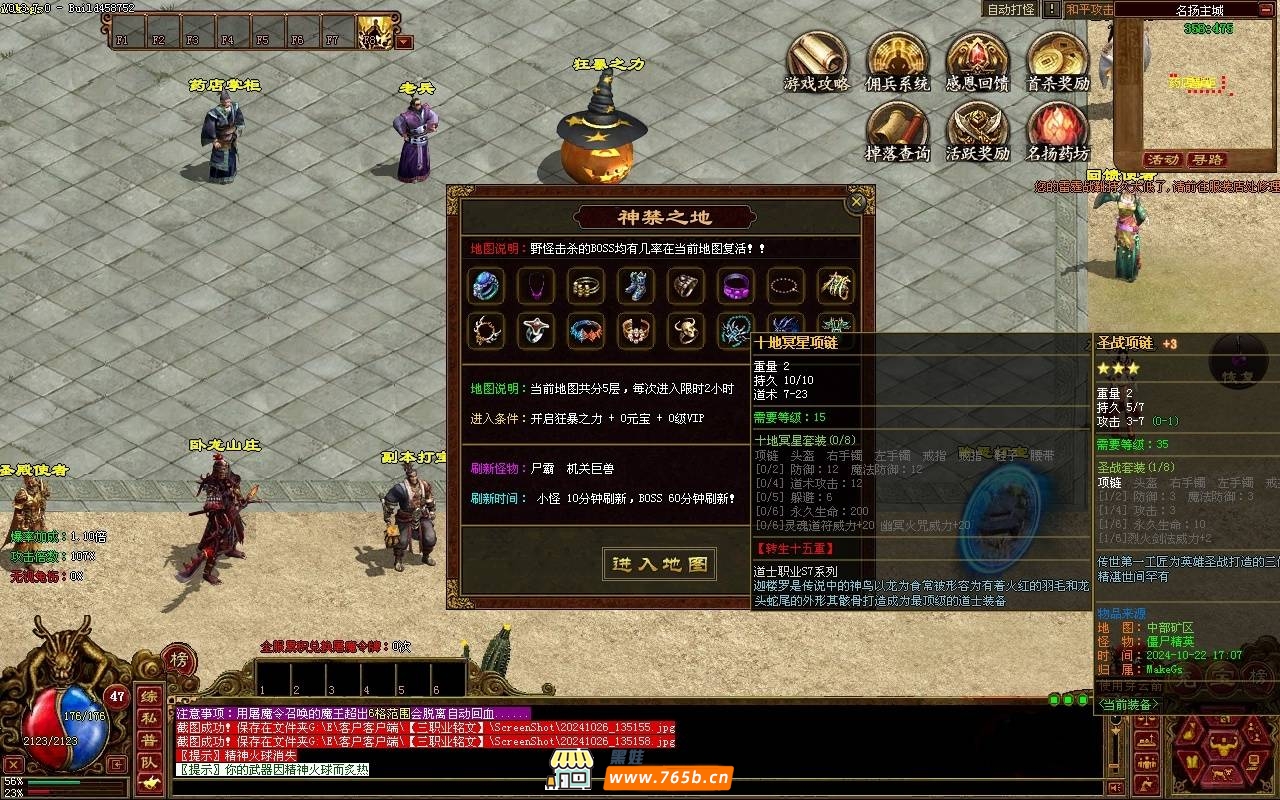The width and height of the screenshot is (1280, 800).
Task: Open the 佣兵系统 mercenary system
Action: point(897,62)
